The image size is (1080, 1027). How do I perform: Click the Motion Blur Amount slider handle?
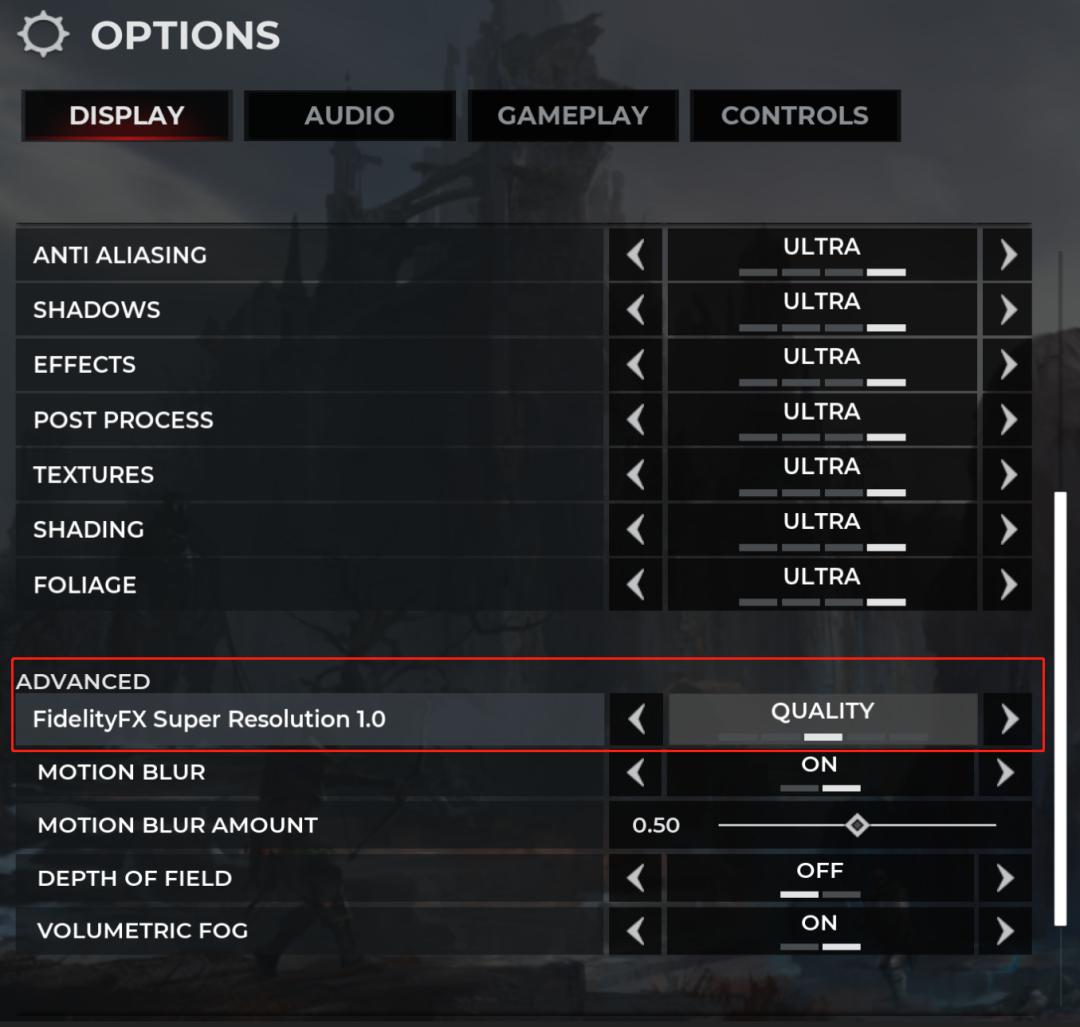pyautogui.click(x=857, y=825)
